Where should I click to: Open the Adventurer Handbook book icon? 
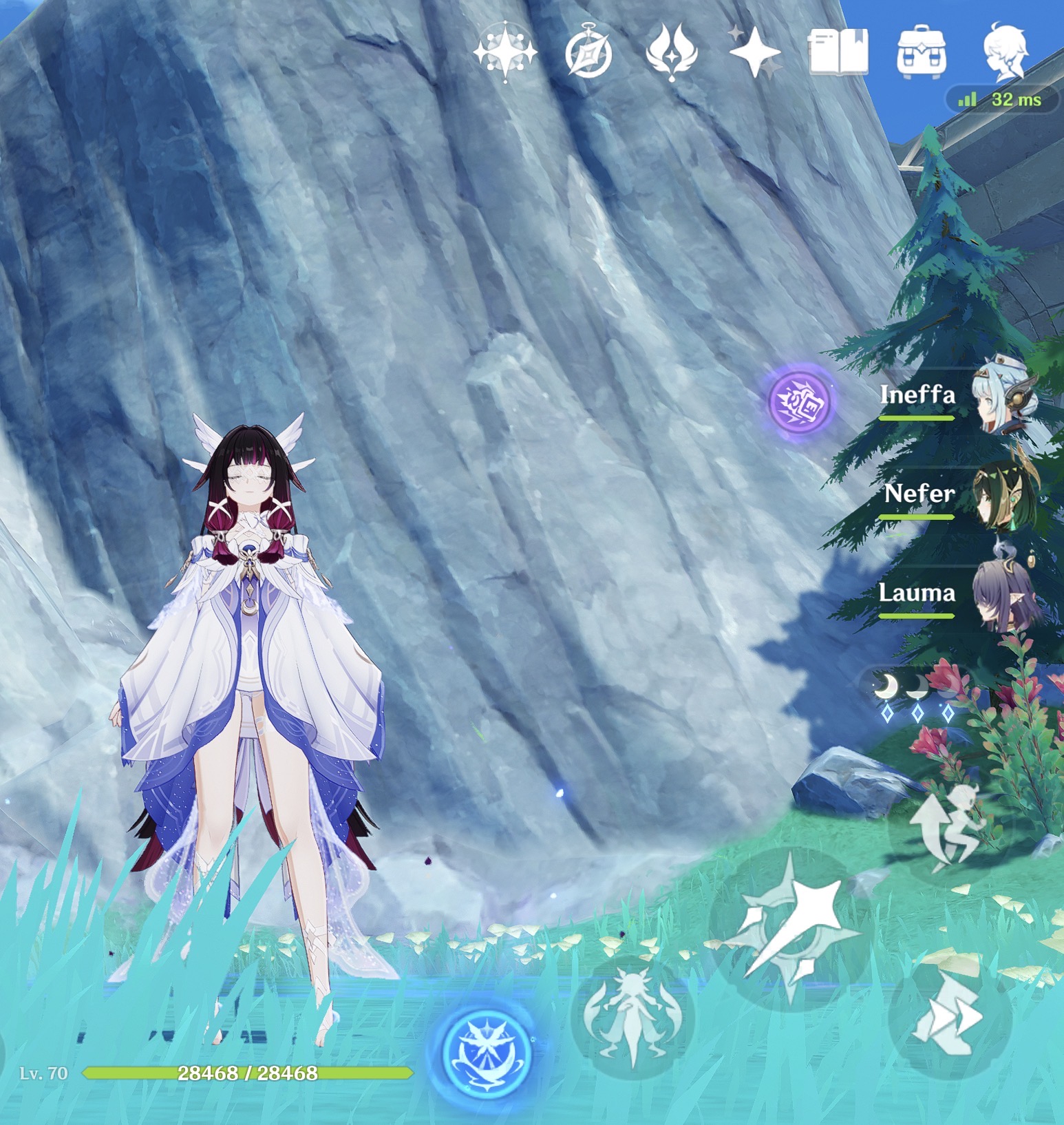click(x=838, y=52)
